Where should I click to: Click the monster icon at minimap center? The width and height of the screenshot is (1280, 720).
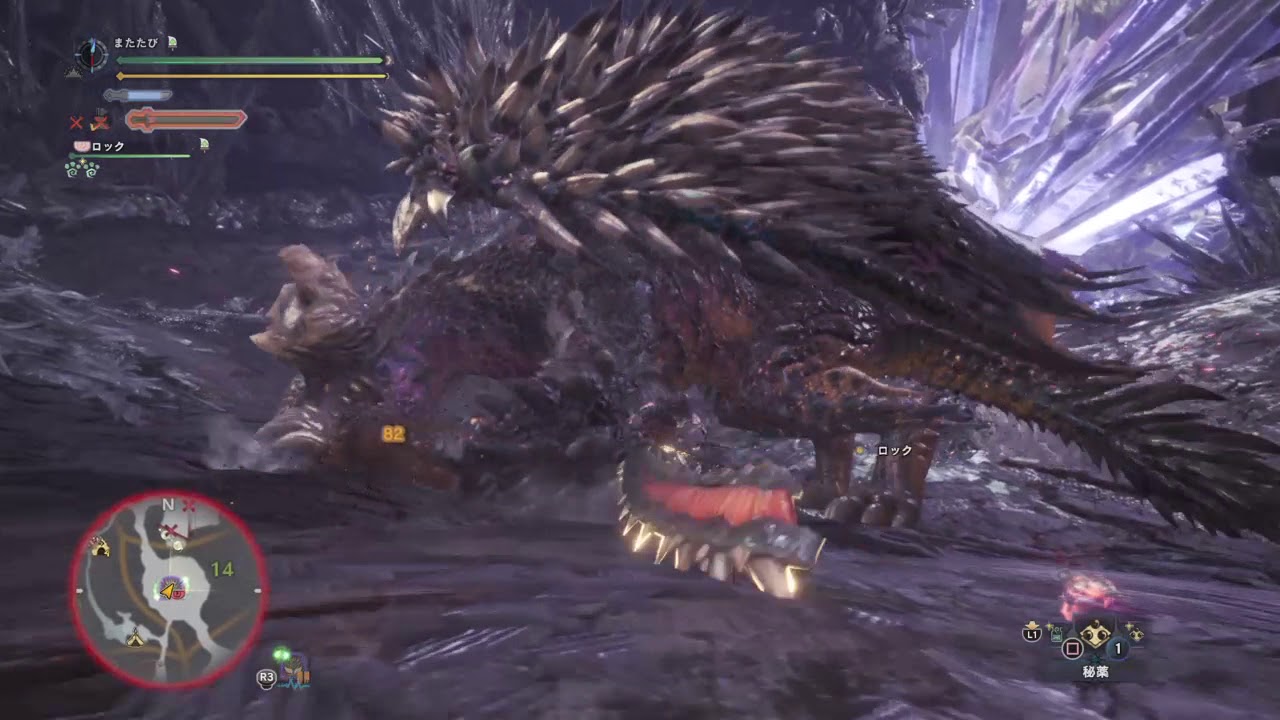pos(168,591)
